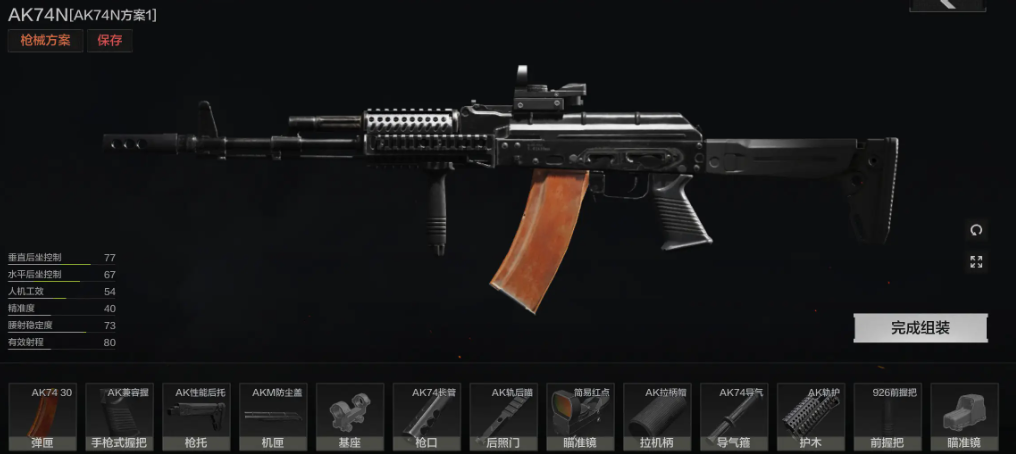Select the 机匣 AKM dust cover slot

tap(273, 417)
